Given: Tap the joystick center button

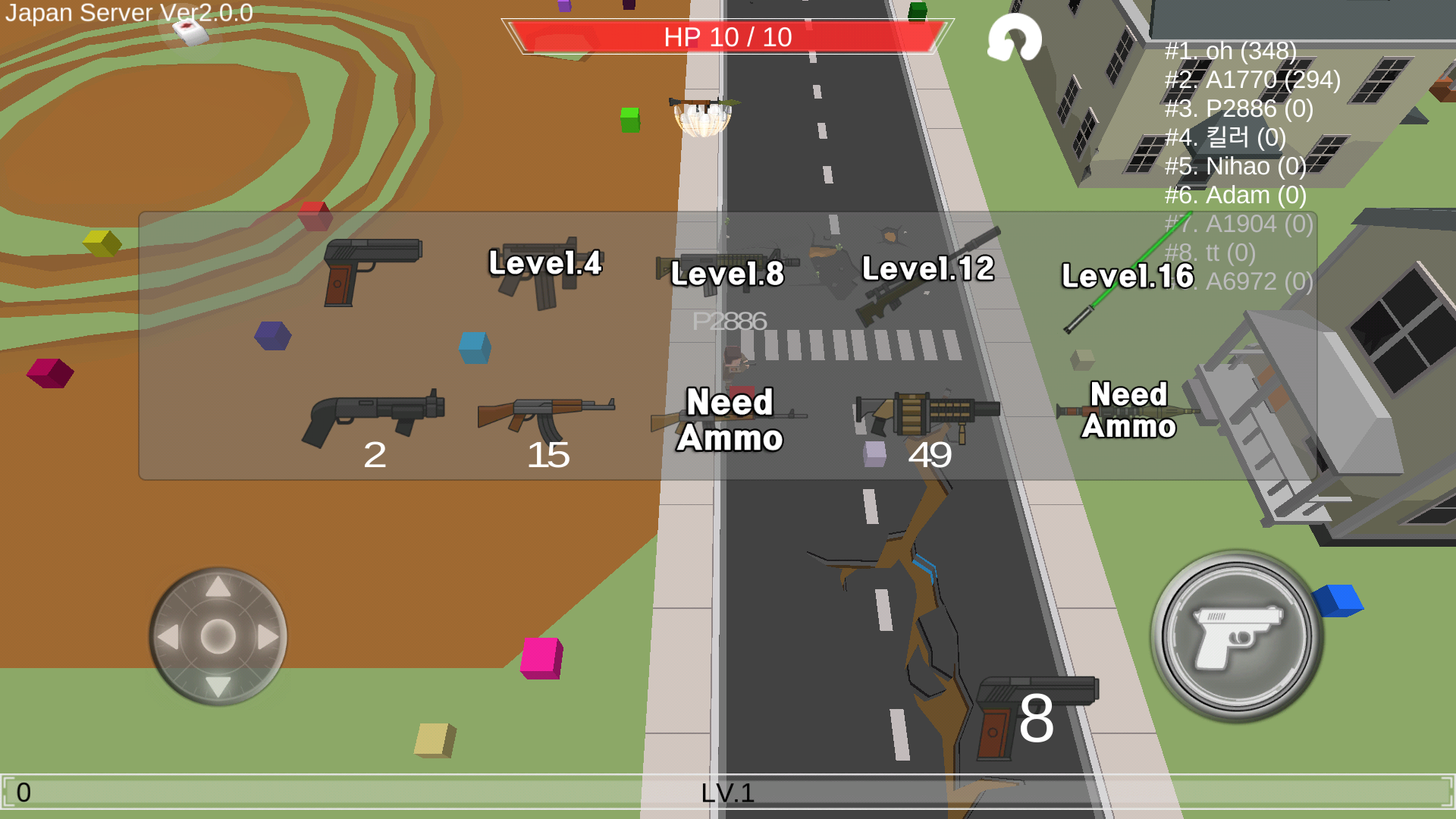Looking at the screenshot, I should pyautogui.click(x=218, y=637).
